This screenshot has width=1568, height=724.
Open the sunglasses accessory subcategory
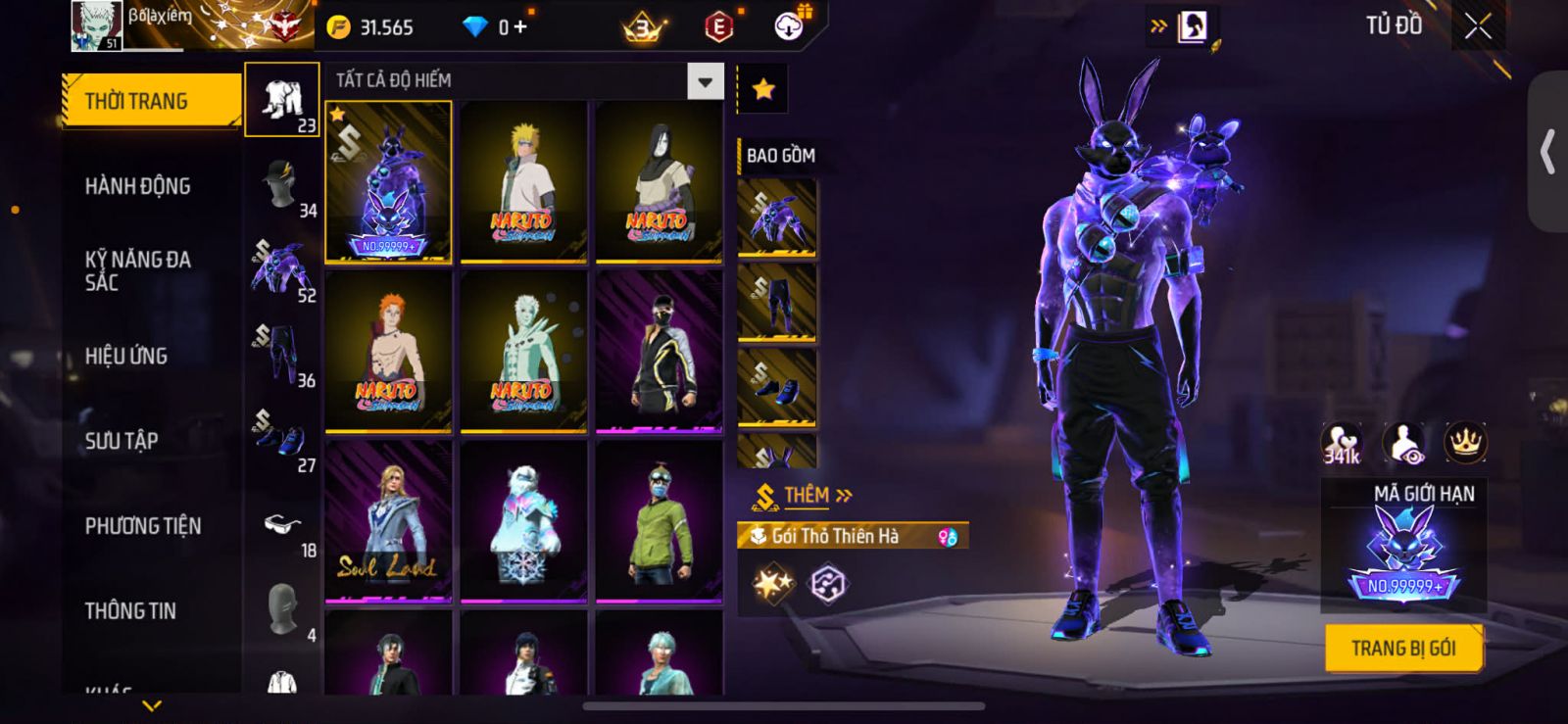(282, 527)
